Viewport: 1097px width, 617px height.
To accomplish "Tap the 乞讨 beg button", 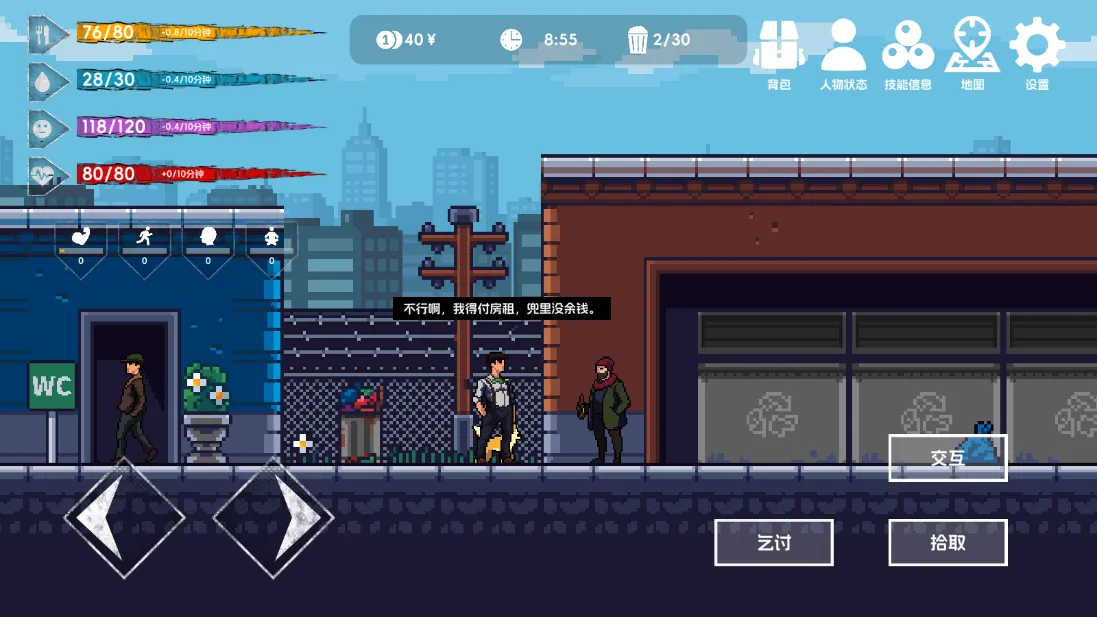I will 774,543.
